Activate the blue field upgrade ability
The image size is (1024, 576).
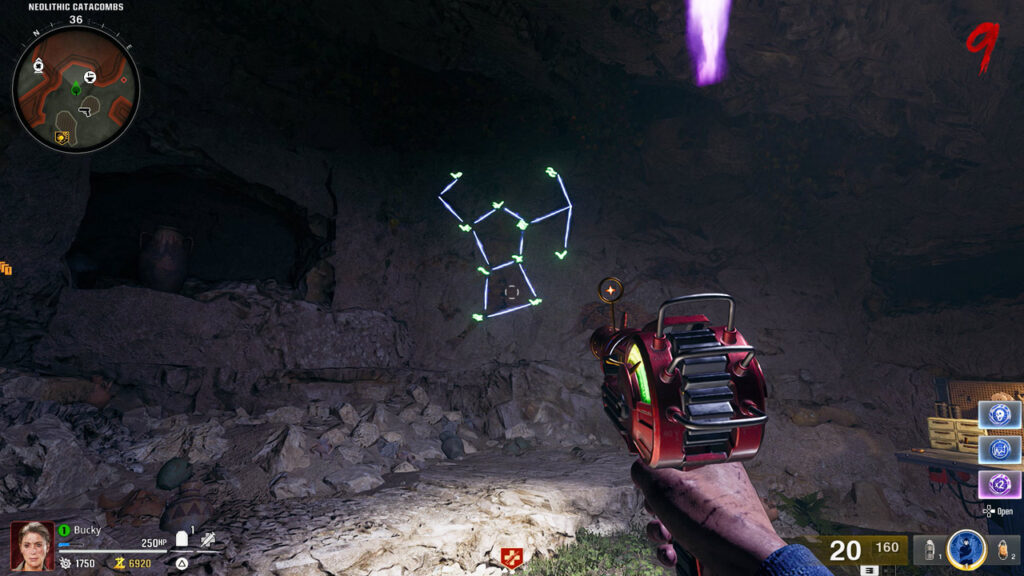(966, 550)
